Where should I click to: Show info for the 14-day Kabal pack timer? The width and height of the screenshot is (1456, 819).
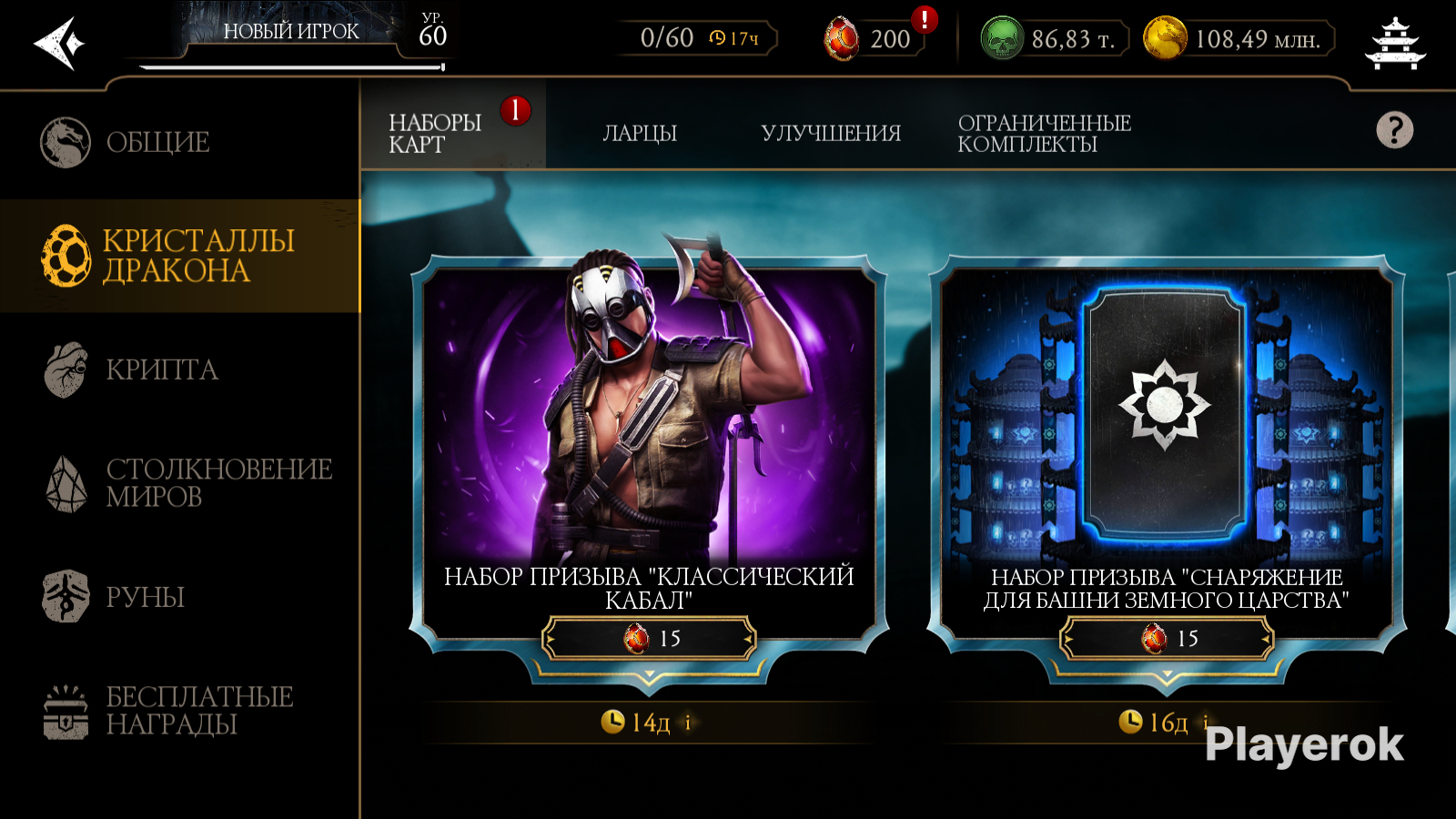[x=688, y=723]
